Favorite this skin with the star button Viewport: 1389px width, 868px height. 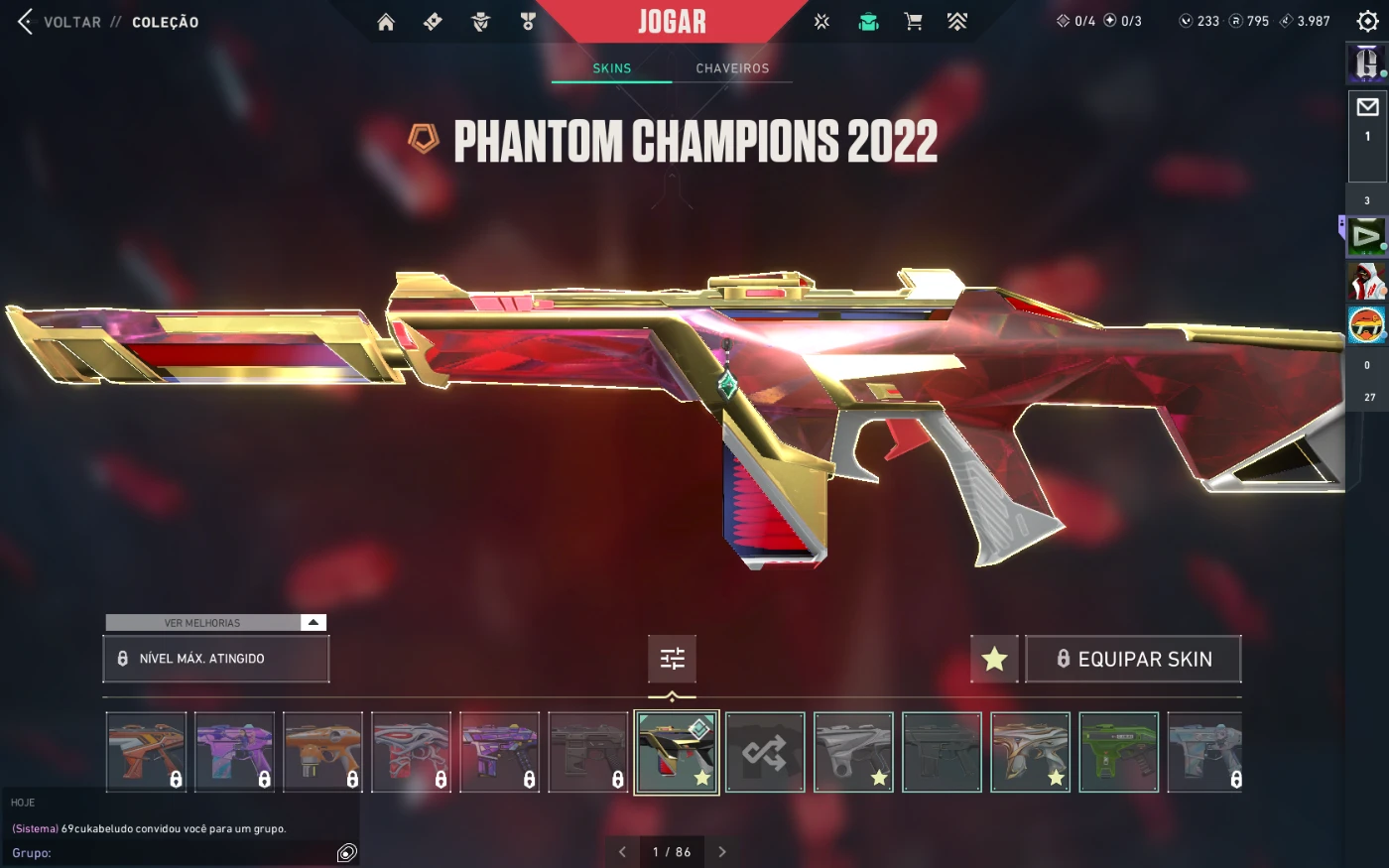pyautogui.click(x=994, y=659)
